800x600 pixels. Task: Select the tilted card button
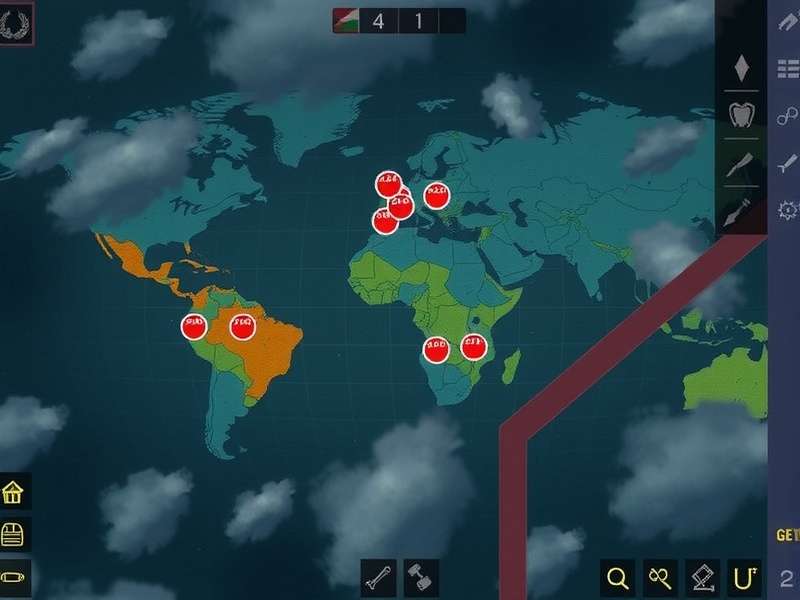point(703,577)
